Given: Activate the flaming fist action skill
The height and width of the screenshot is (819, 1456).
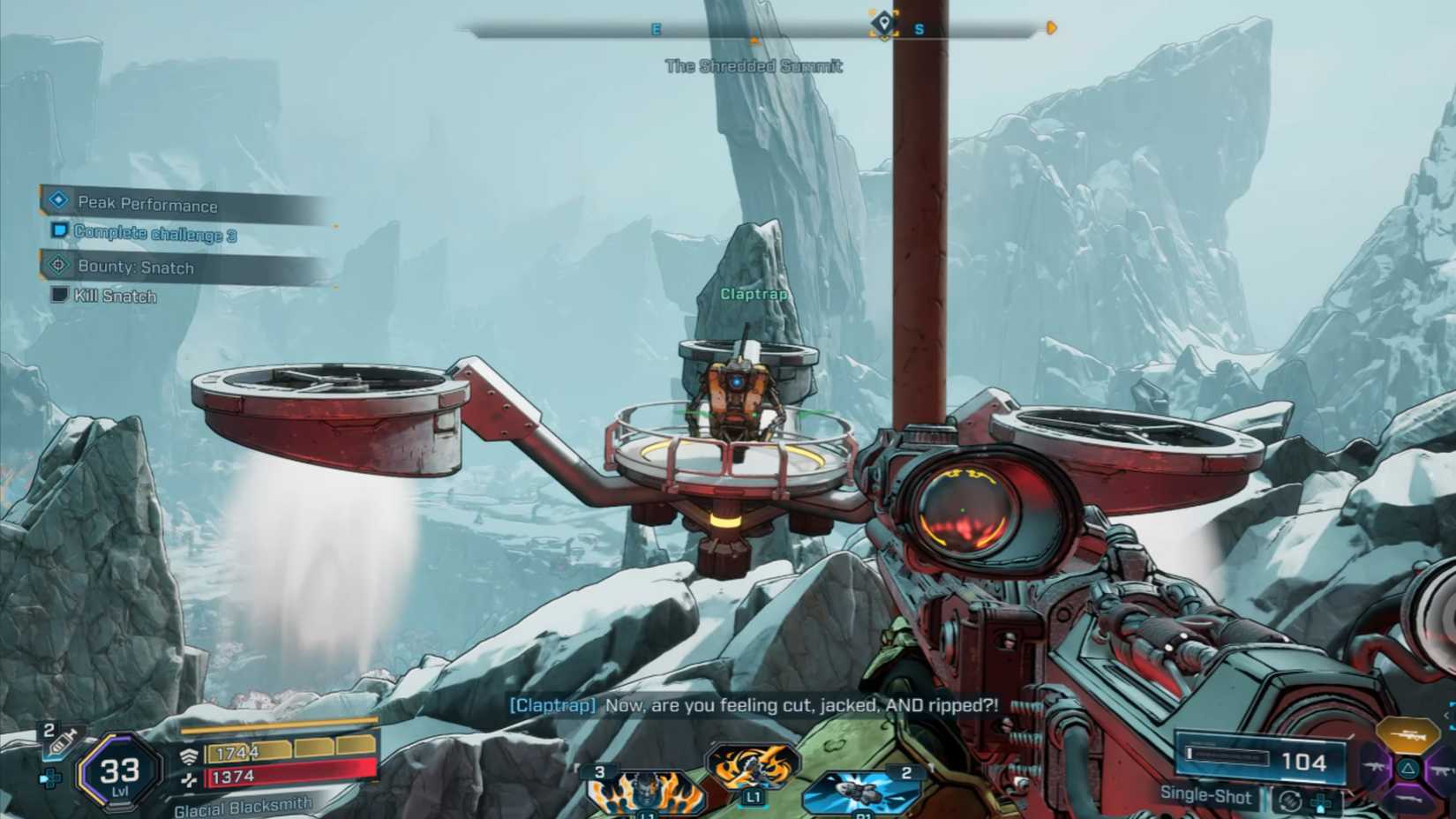Looking at the screenshot, I should pyautogui.click(x=753, y=766).
